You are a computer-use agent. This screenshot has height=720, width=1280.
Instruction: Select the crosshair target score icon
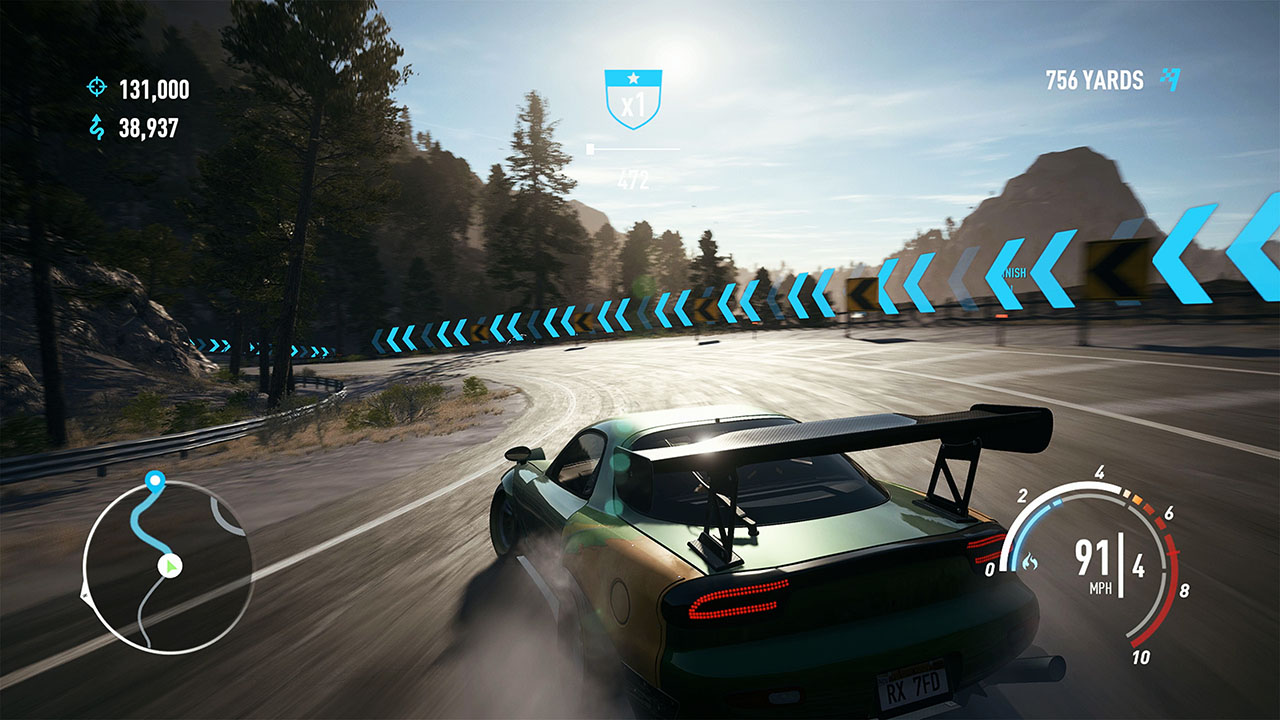pos(96,88)
